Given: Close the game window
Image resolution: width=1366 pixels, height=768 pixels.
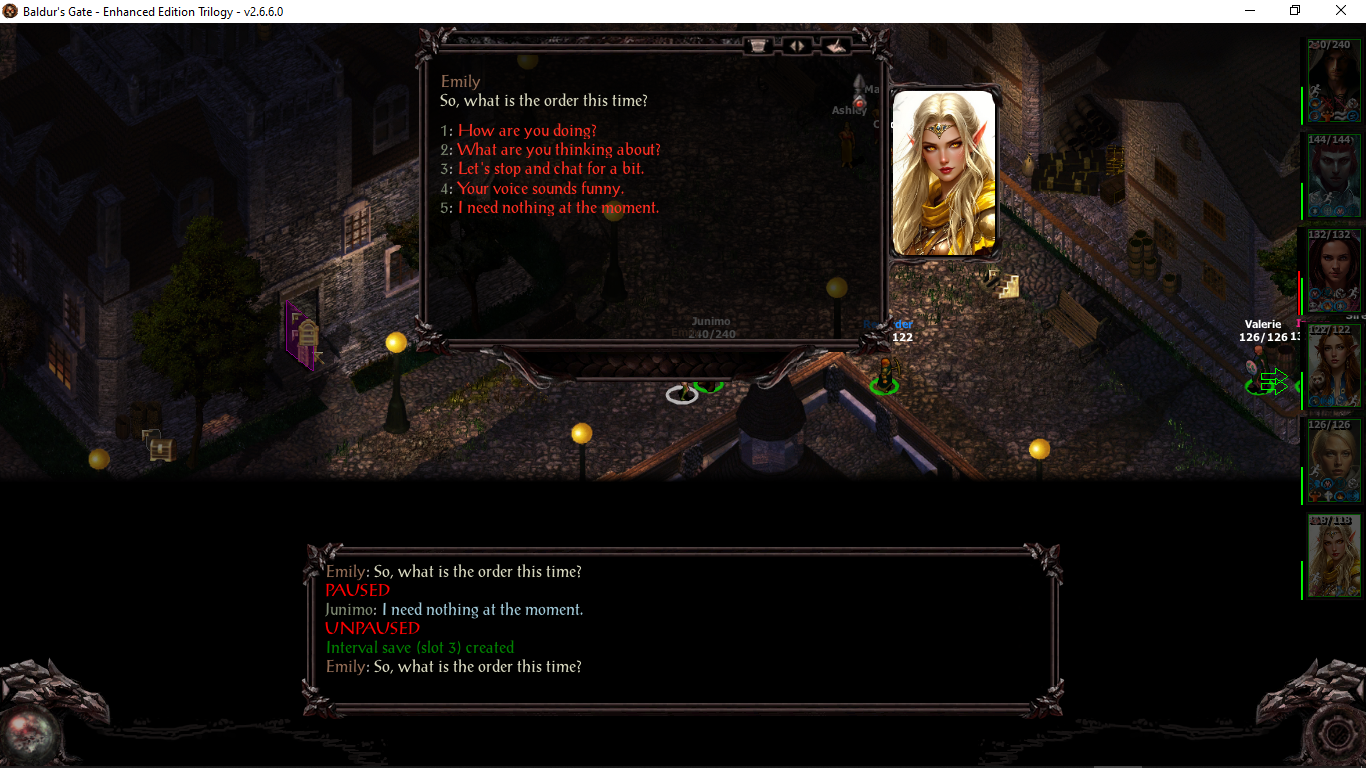Looking at the screenshot, I should [1341, 10].
